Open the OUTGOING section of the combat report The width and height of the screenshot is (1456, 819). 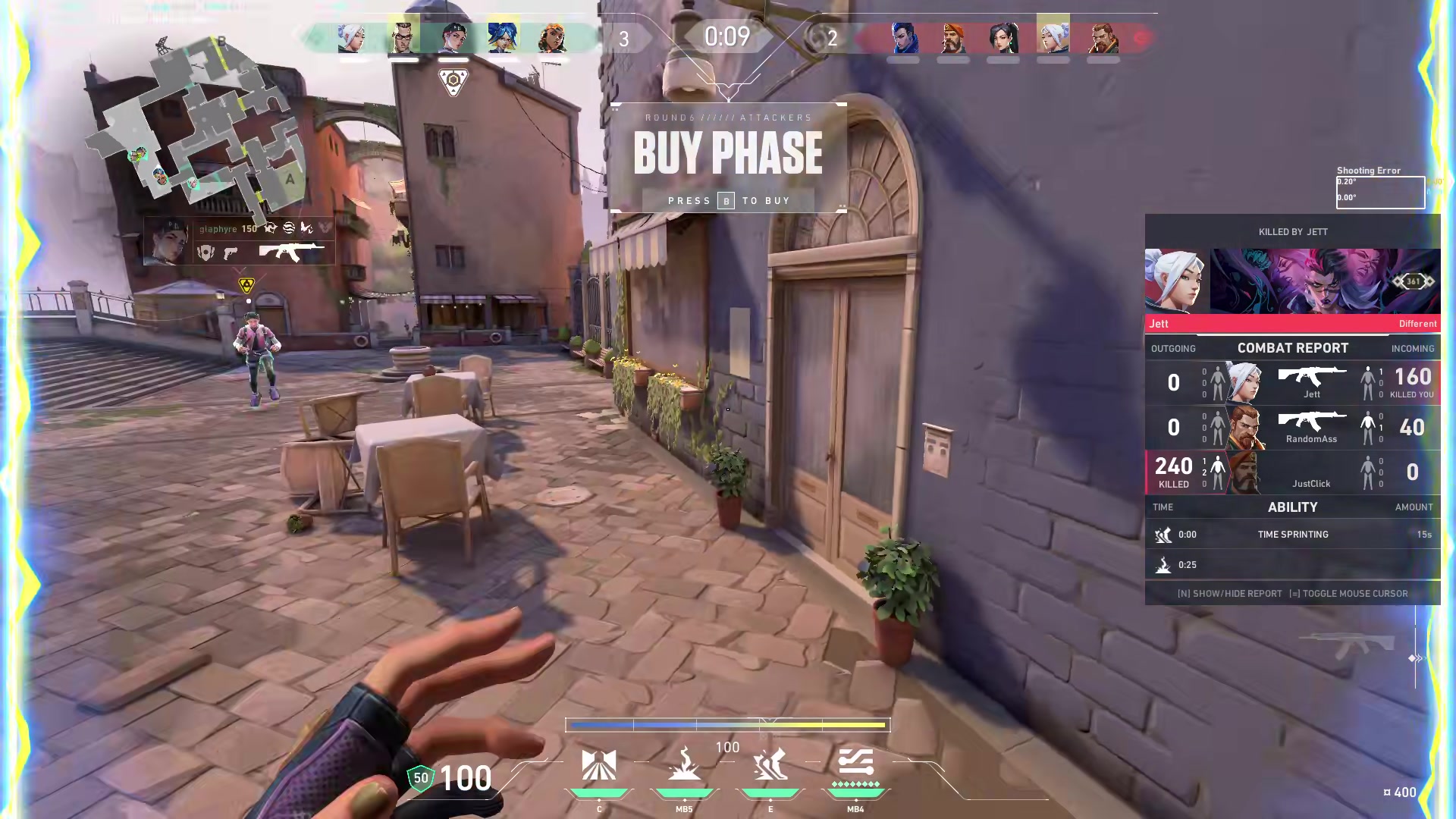tap(1174, 348)
